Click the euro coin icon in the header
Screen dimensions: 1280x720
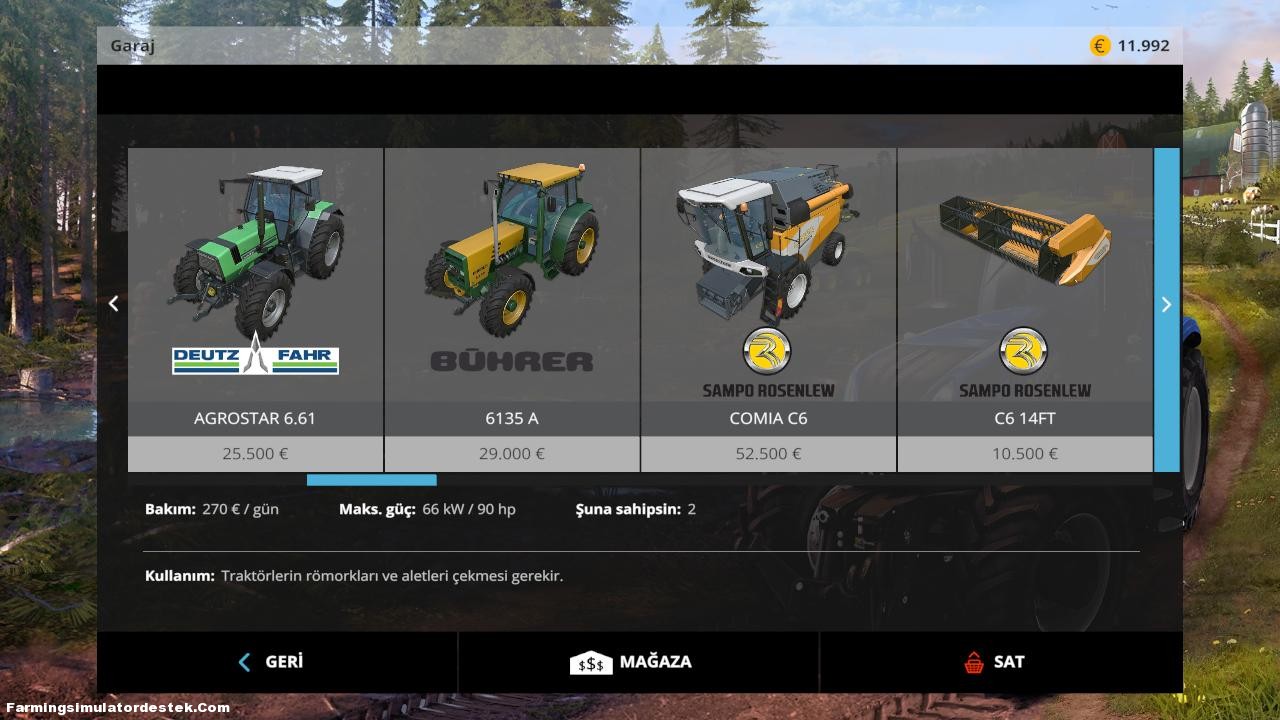coord(1098,45)
